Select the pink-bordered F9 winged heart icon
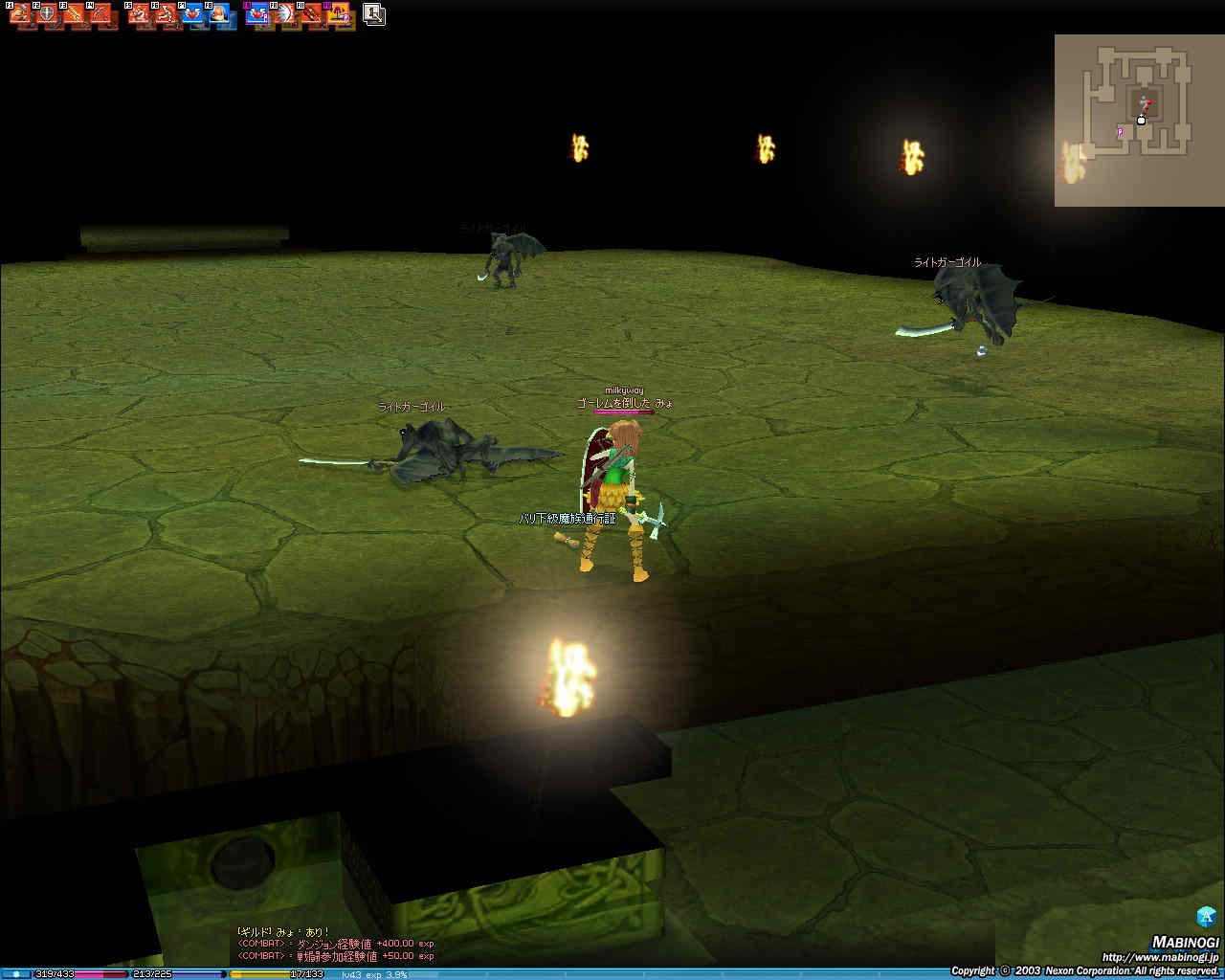This screenshot has height=980, width=1225. (x=257, y=14)
